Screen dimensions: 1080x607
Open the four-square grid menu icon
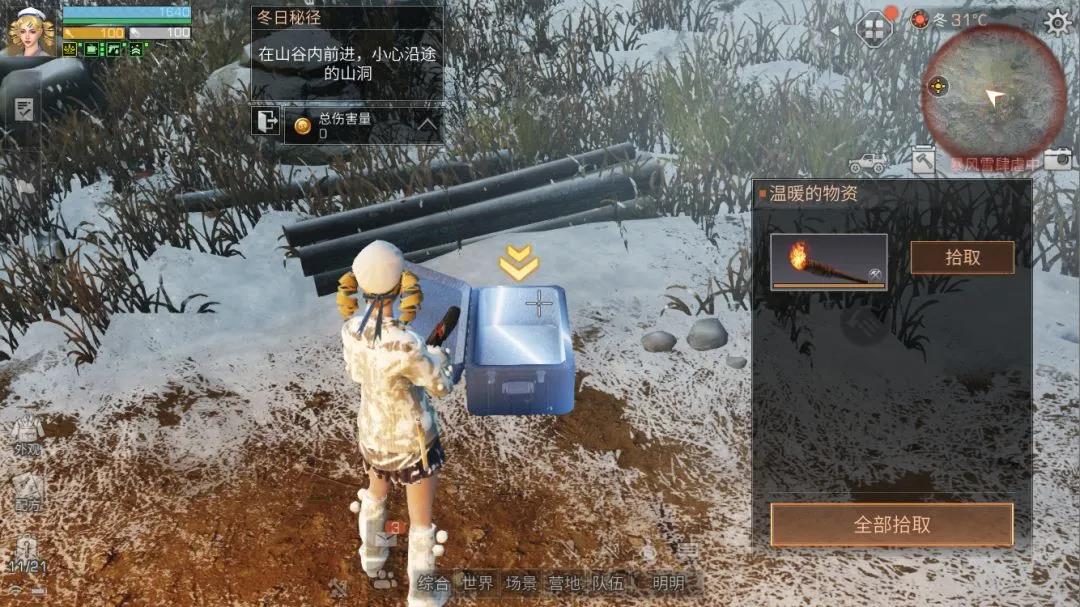(x=874, y=28)
